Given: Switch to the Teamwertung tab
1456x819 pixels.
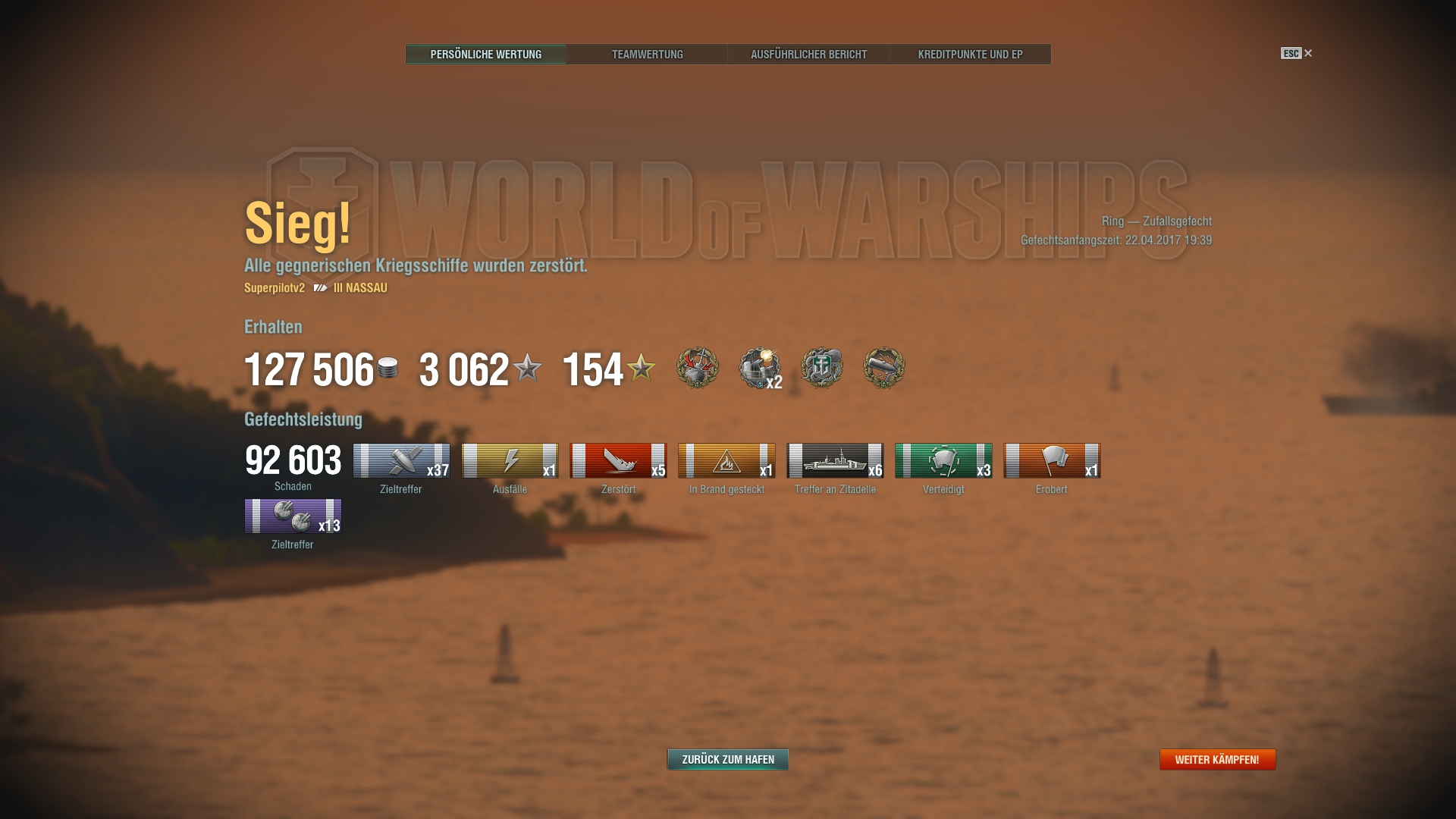Looking at the screenshot, I should click(x=647, y=54).
